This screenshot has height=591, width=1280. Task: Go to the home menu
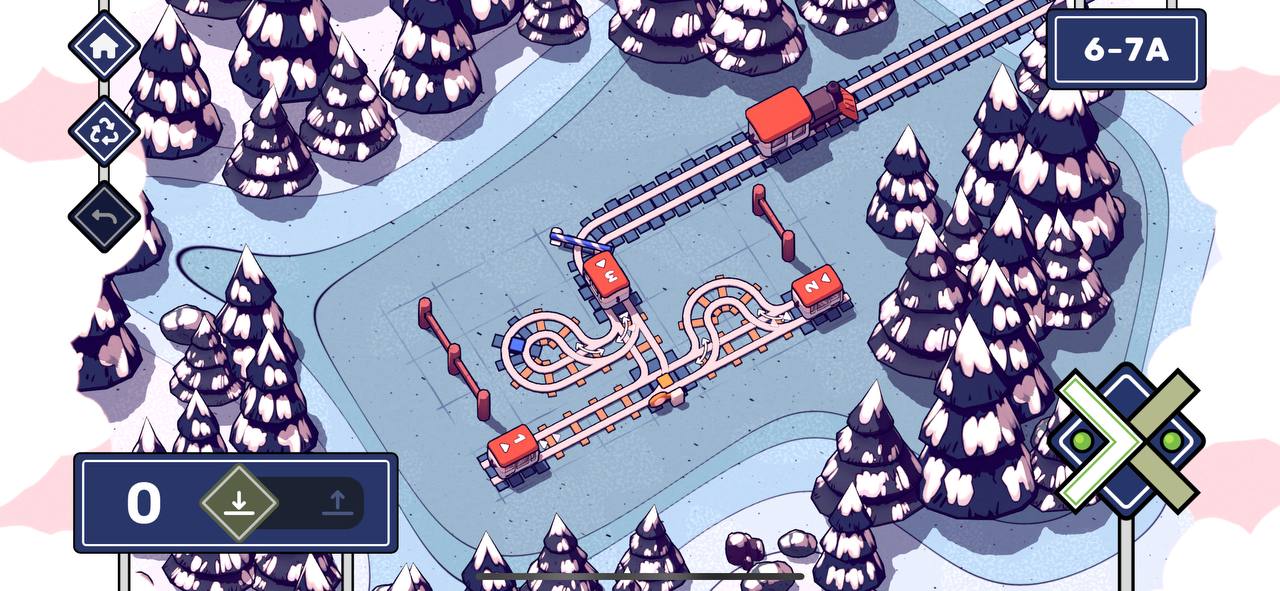(104, 46)
